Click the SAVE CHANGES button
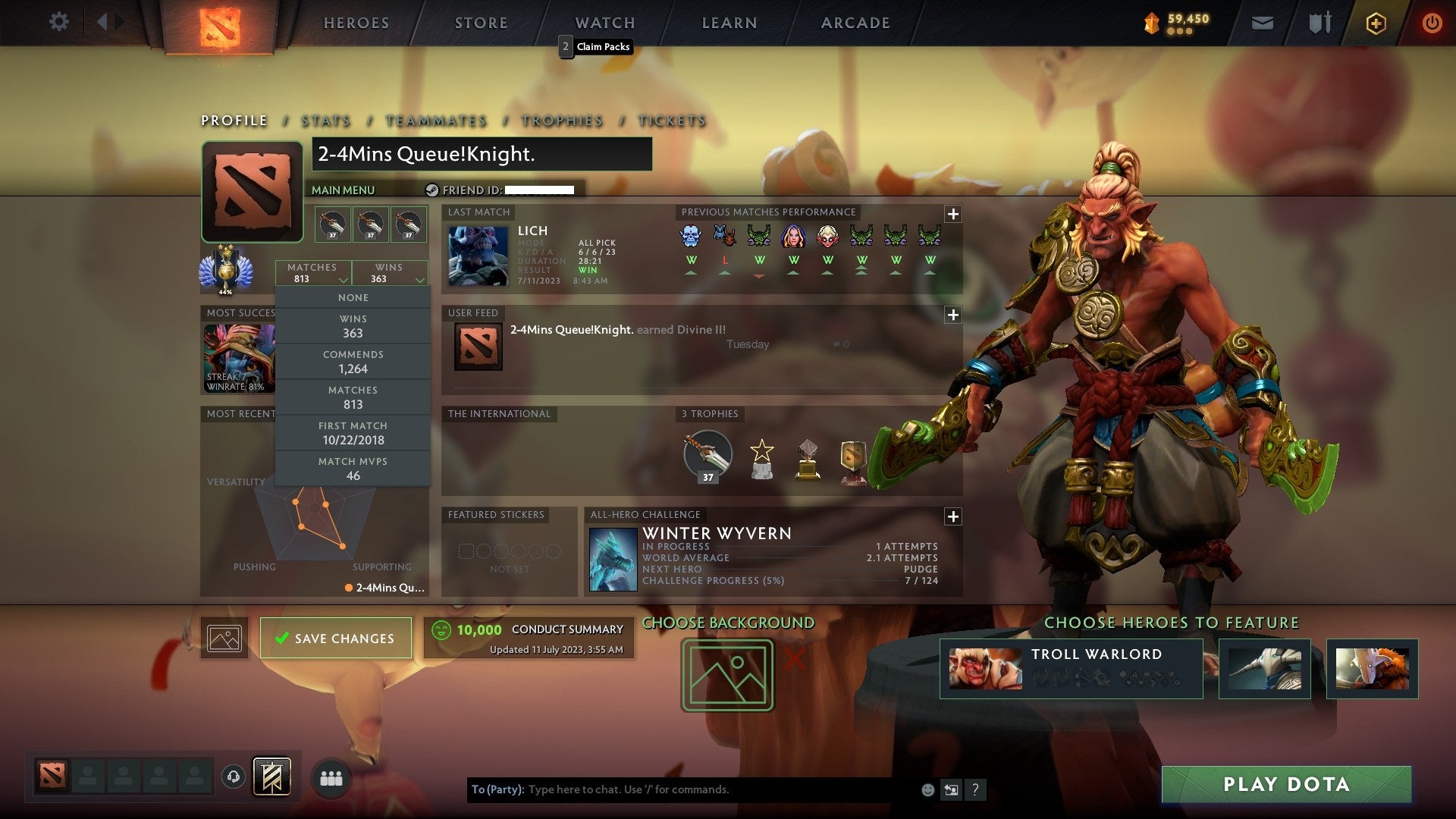Viewport: 1456px width, 819px height. click(x=335, y=638)
